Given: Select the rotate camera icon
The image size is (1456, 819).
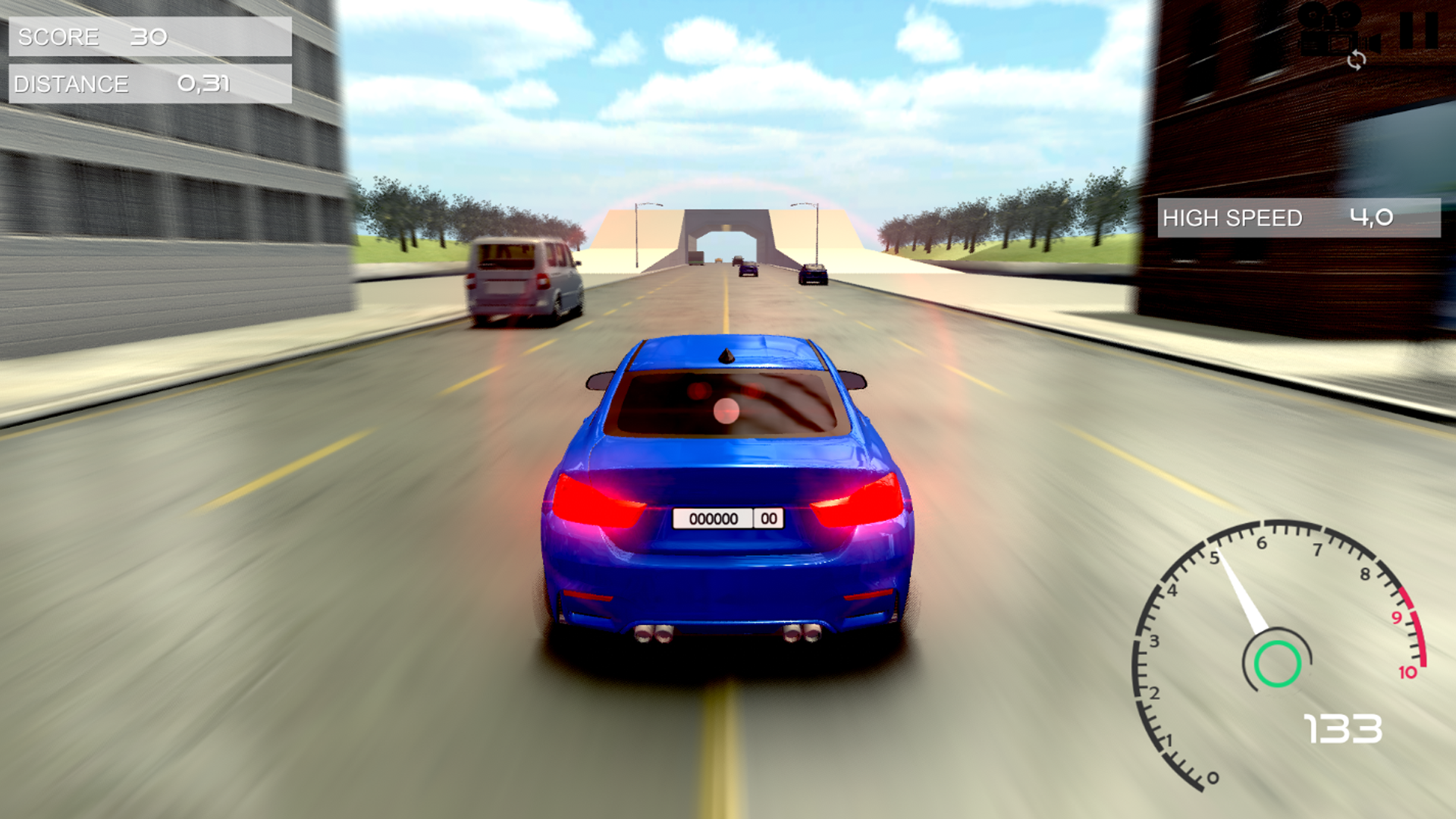Looking at the screenshot, I should 1357,61.
